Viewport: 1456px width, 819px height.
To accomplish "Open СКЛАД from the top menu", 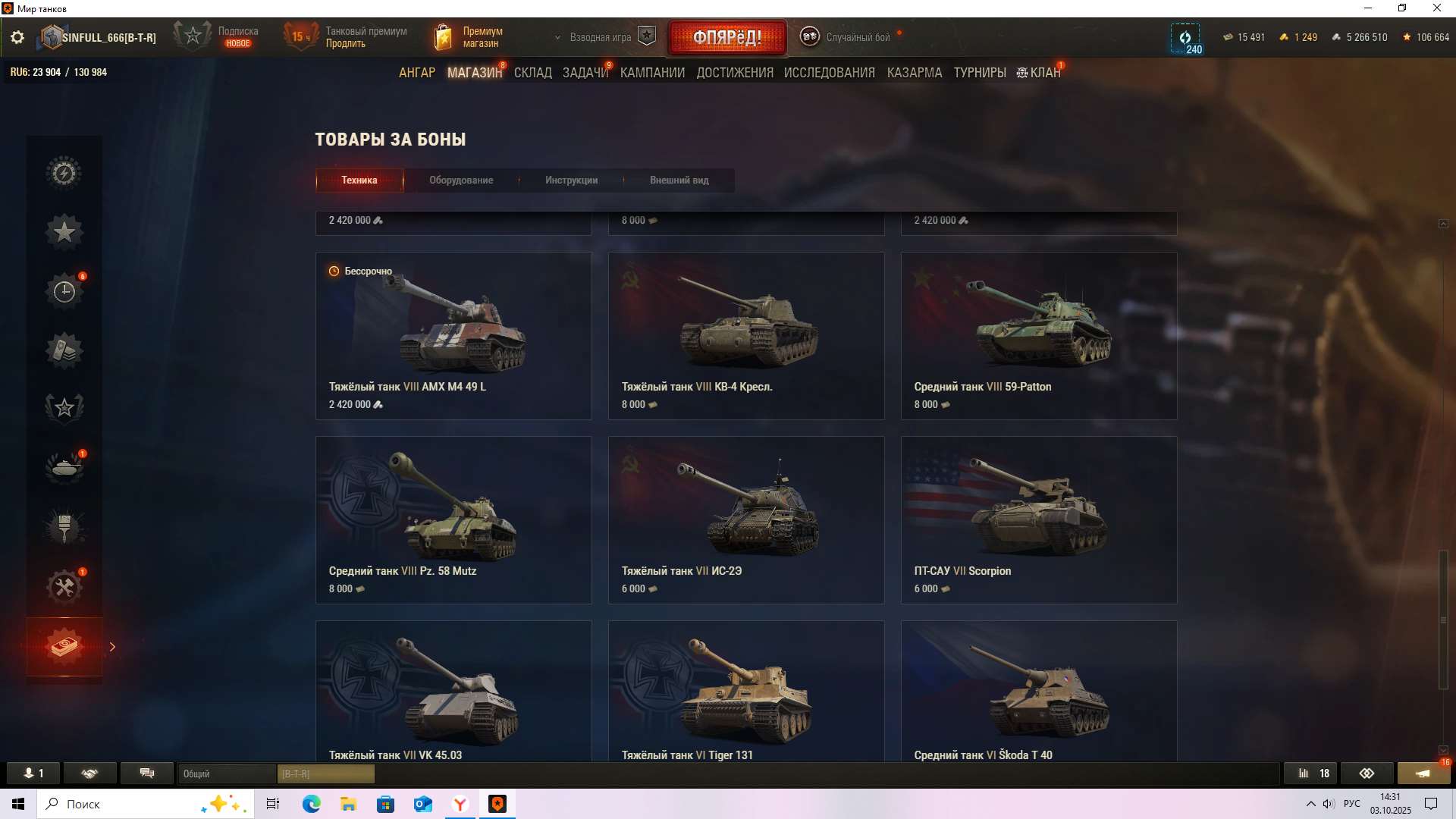I will click(x=533, y=72).
